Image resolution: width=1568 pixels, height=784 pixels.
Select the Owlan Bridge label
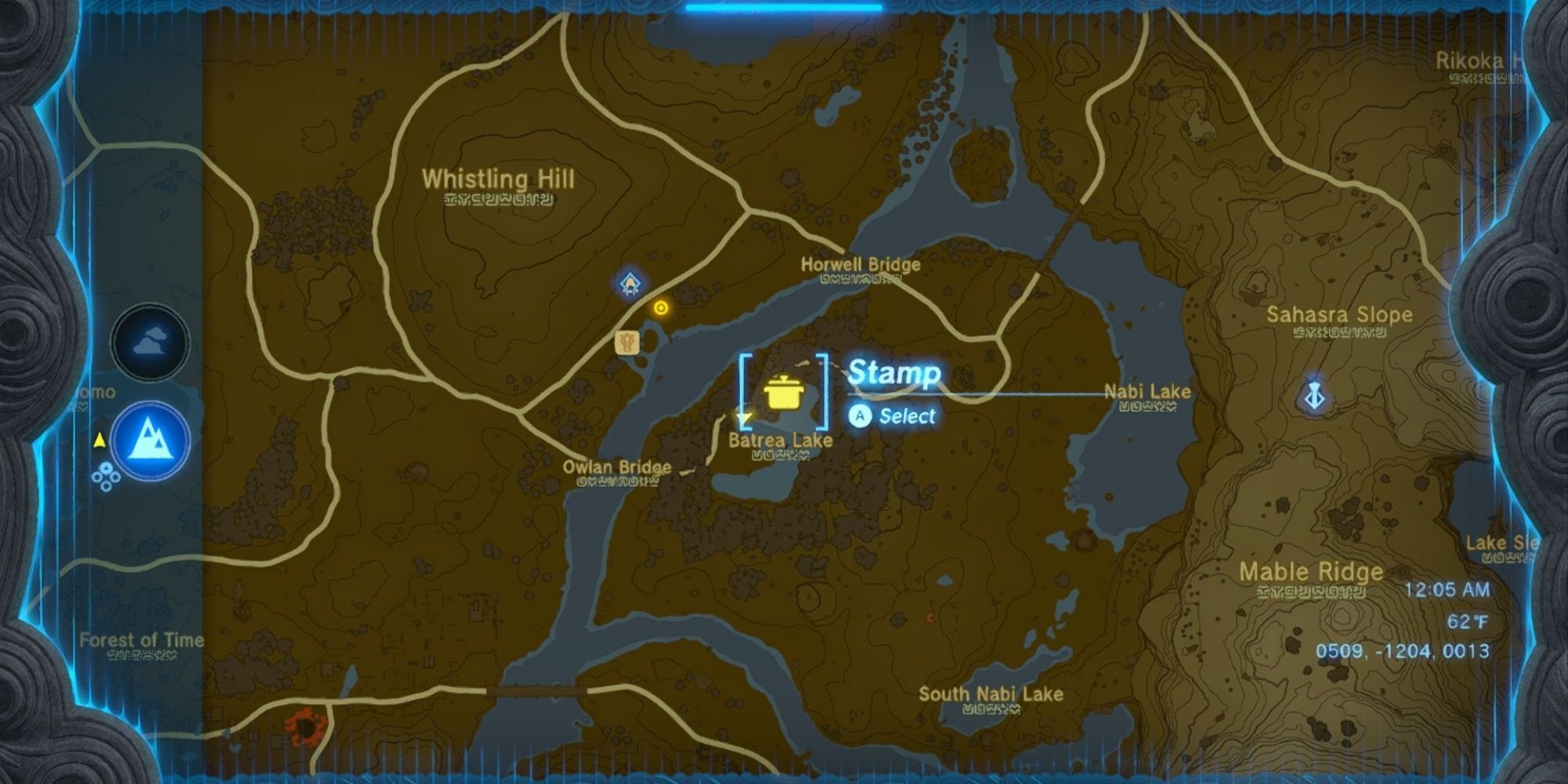pyautogui.click(x=616, y=466)
